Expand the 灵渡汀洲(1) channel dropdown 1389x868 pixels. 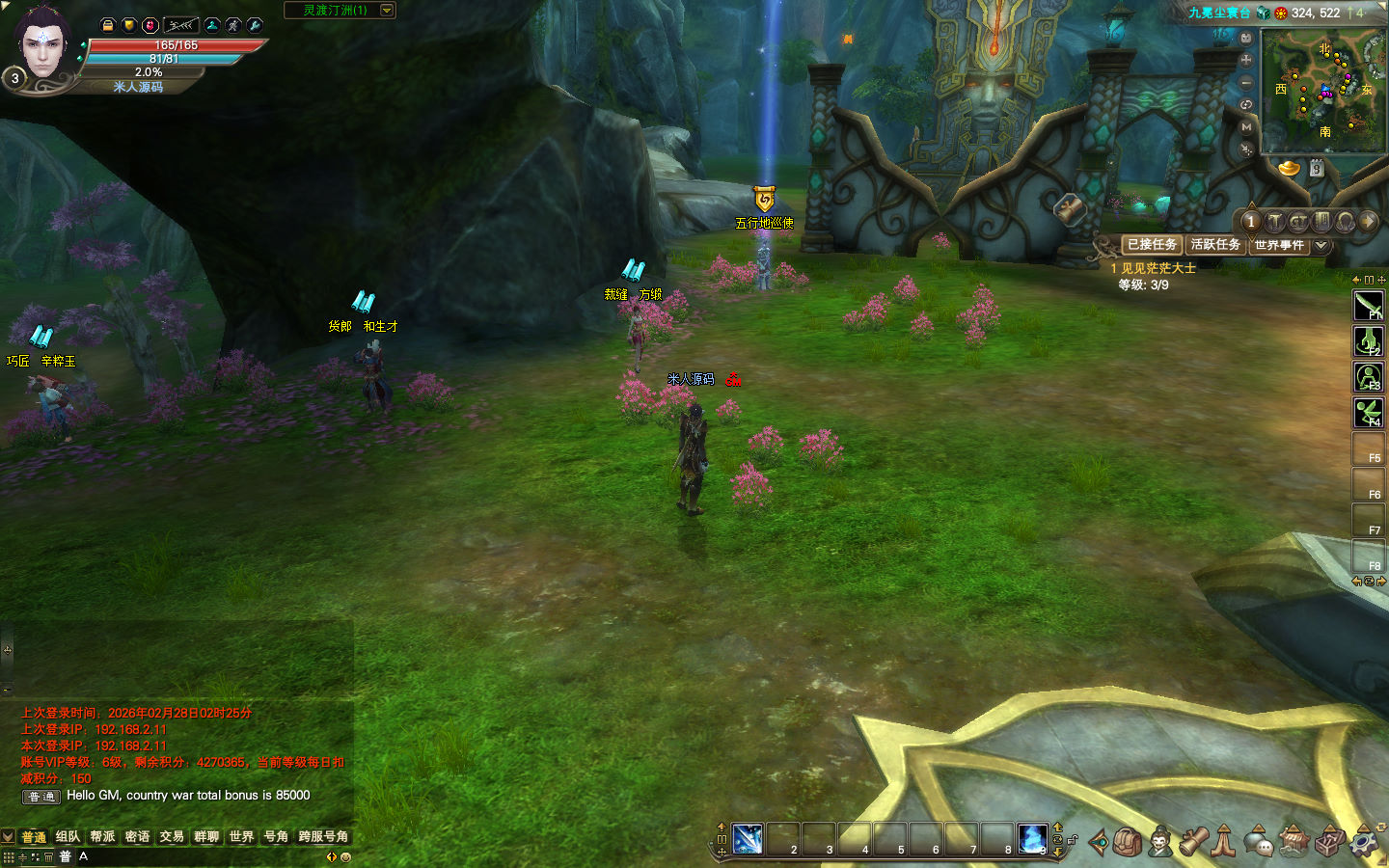pos(387,11)
